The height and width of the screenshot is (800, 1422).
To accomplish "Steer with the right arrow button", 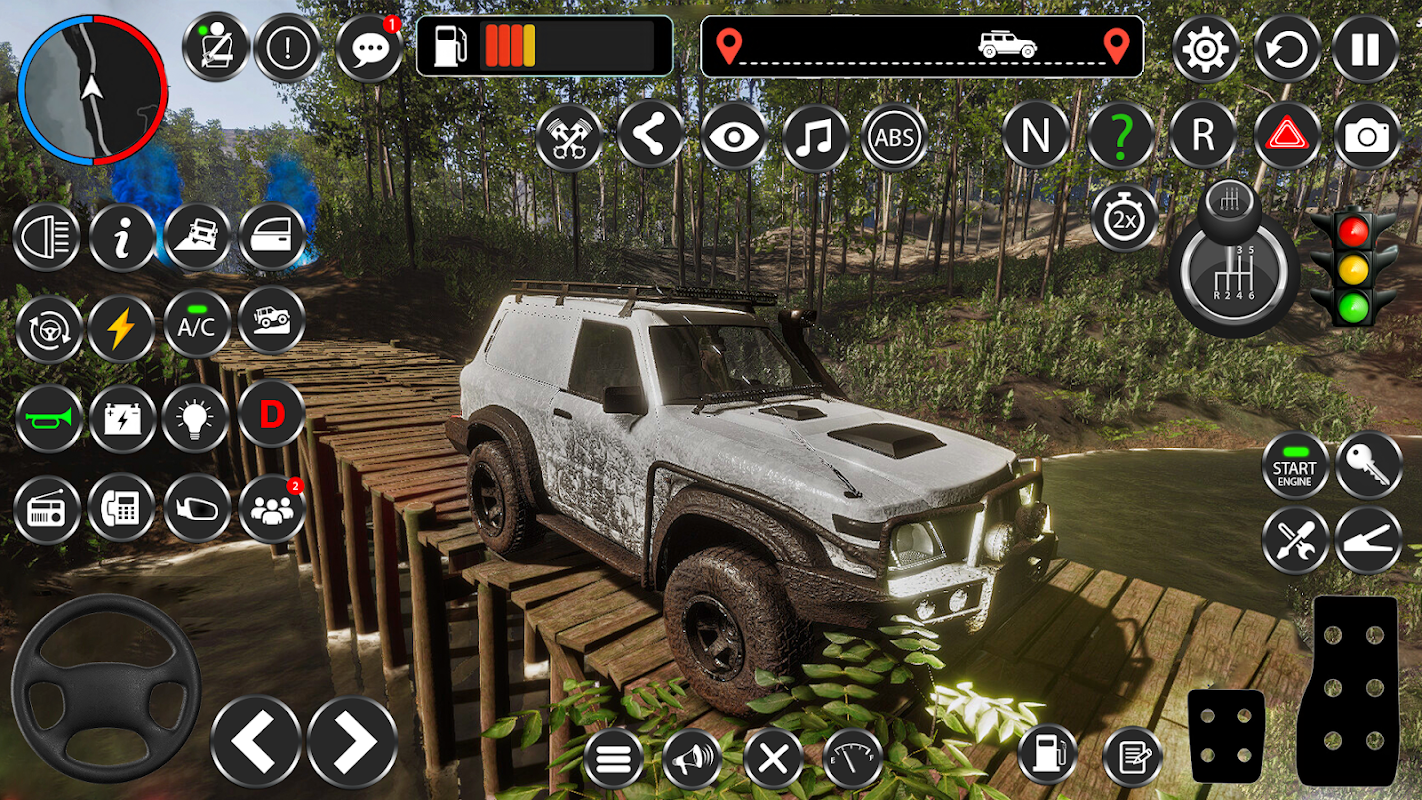I will [352, 742].
